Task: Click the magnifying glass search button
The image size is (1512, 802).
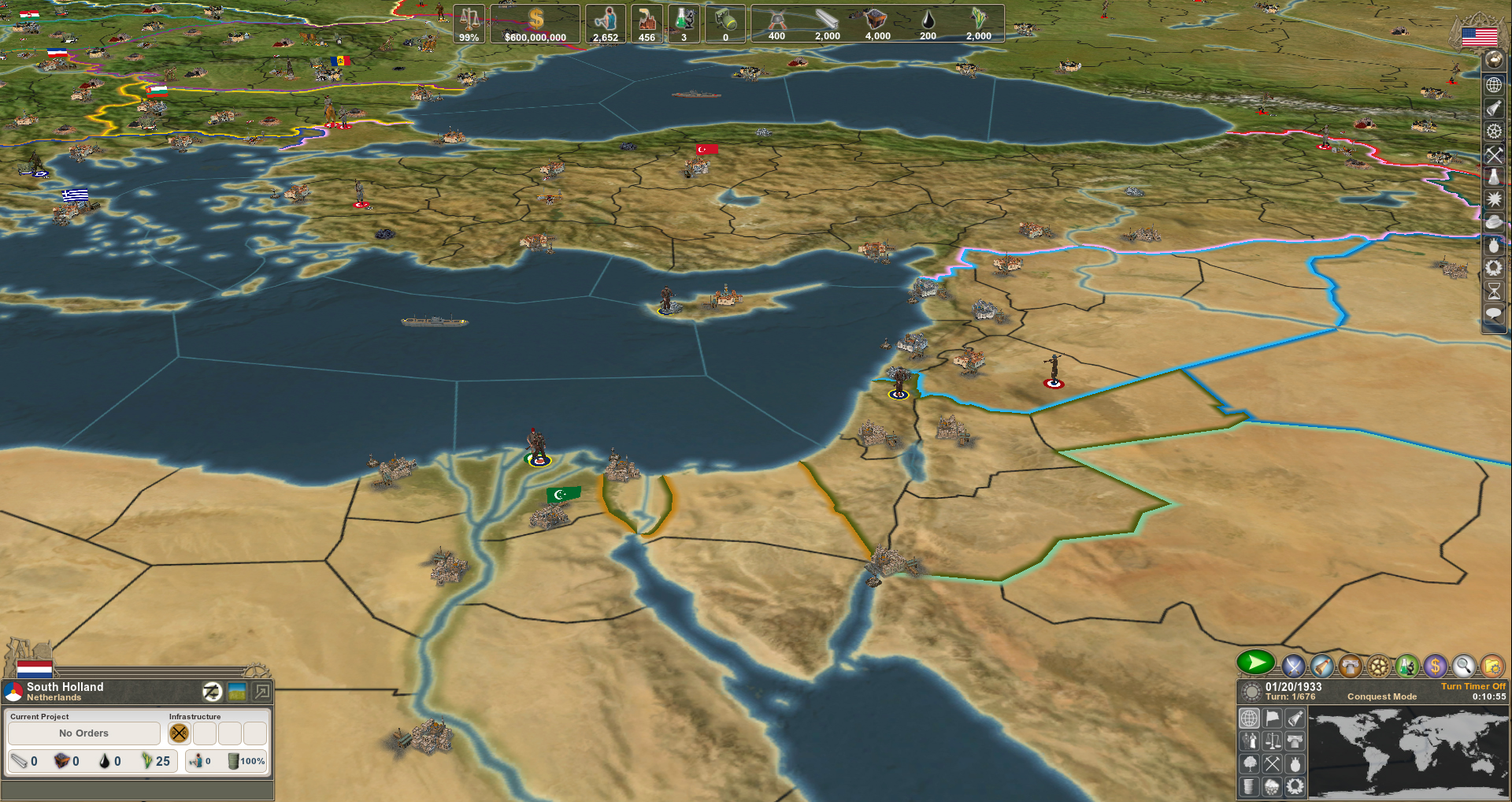Action: tap(1463, 666)
